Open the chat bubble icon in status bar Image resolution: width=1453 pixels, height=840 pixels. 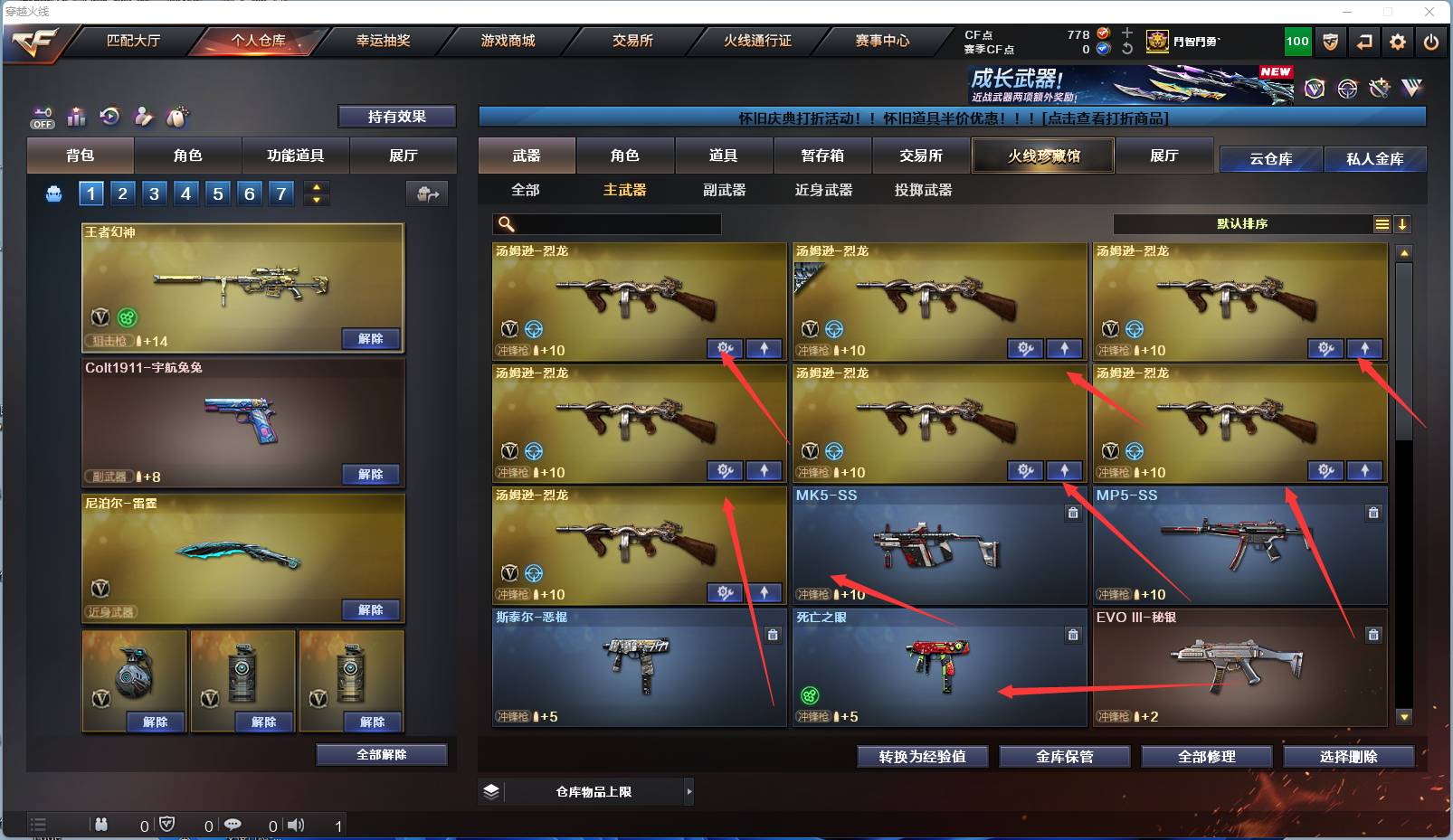pyautogui.click(x=233, y=824)
